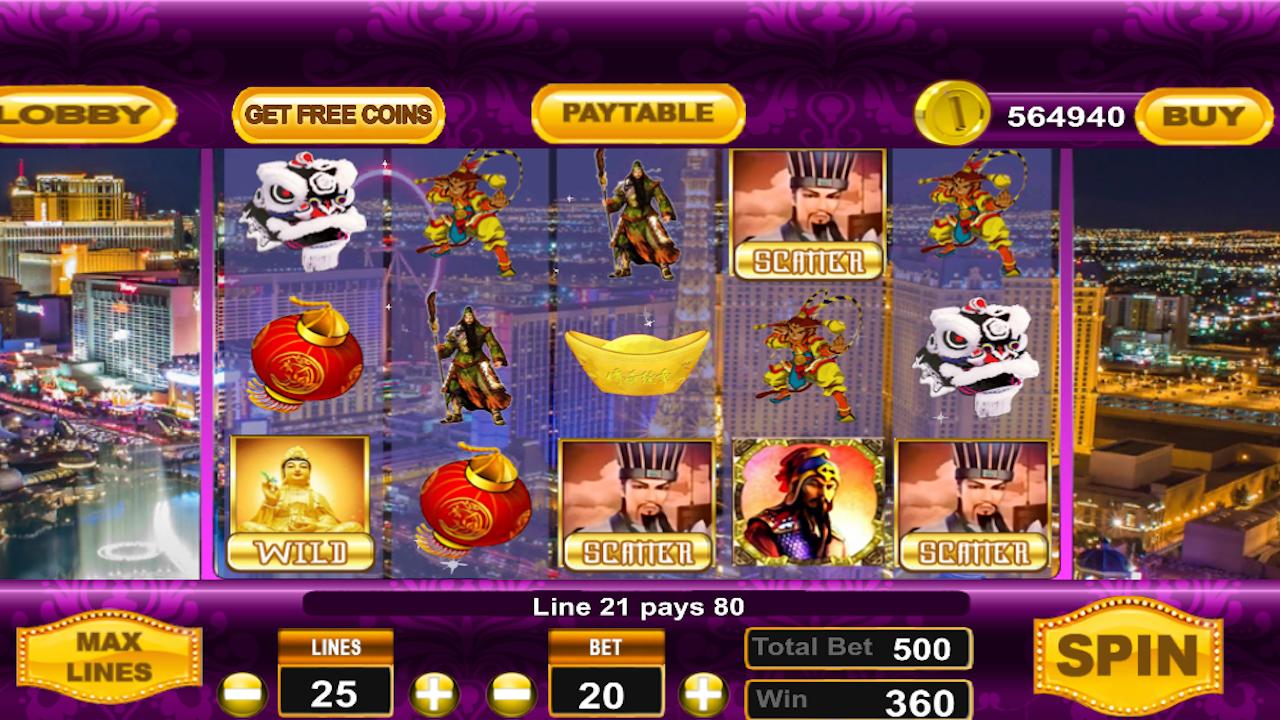
Task: Claim GET FREE COINS bonus
Action: click(x=337, y=114)
